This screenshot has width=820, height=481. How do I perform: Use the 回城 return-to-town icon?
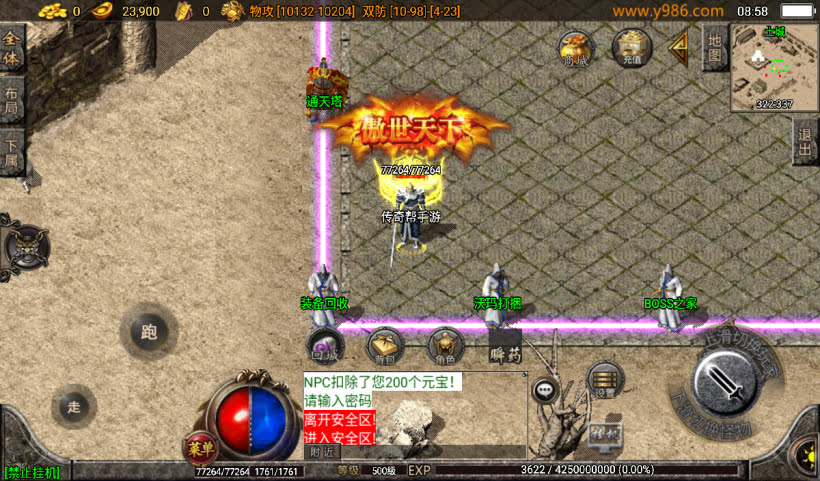(324, 346)
